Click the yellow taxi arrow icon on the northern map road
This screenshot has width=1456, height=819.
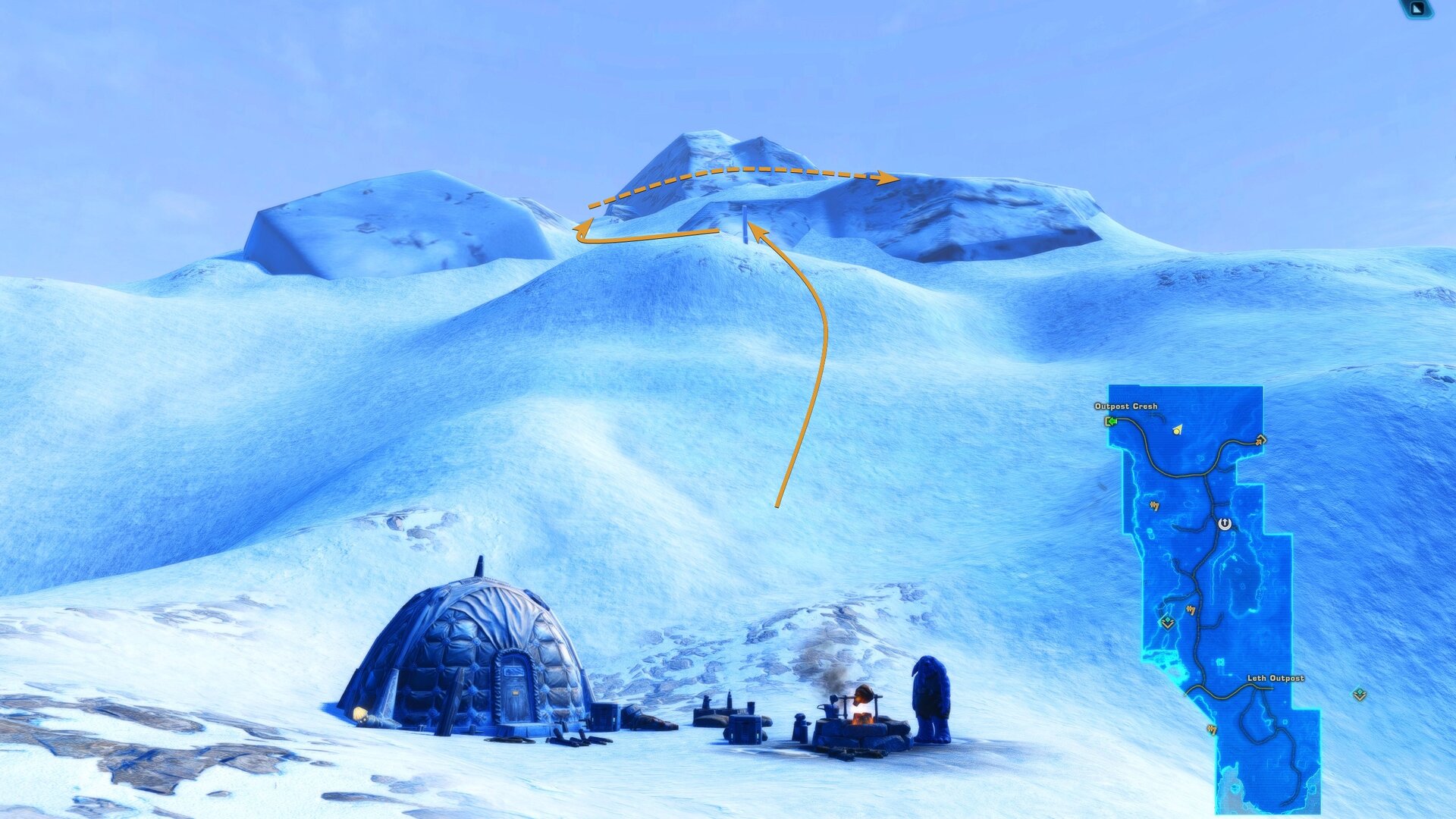coord(1260,441)
